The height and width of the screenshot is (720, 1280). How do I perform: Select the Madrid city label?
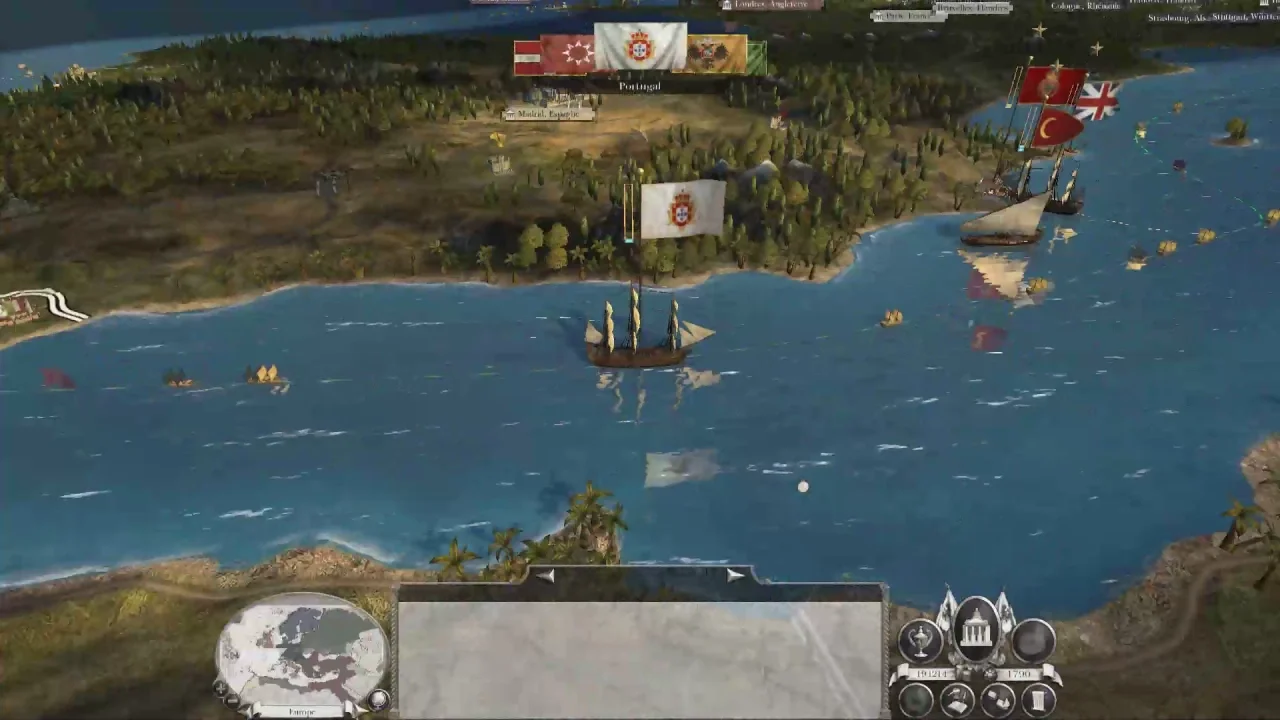548,115
